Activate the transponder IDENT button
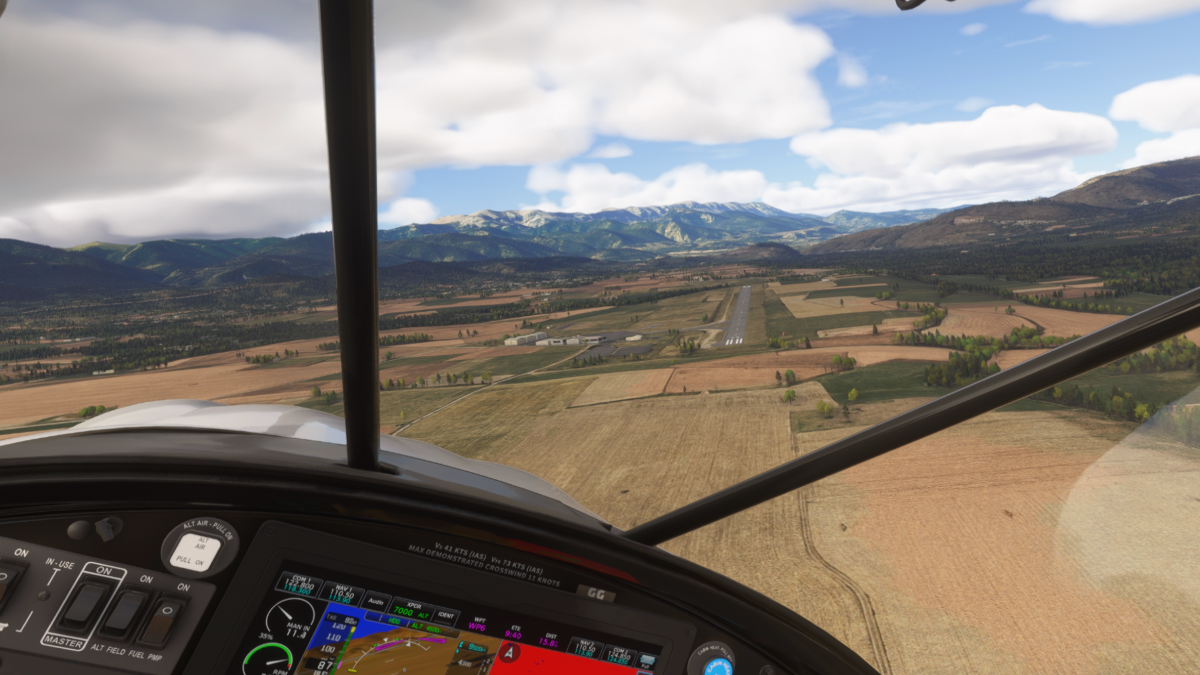1200x675 pixels. click(x=446, y=616)
